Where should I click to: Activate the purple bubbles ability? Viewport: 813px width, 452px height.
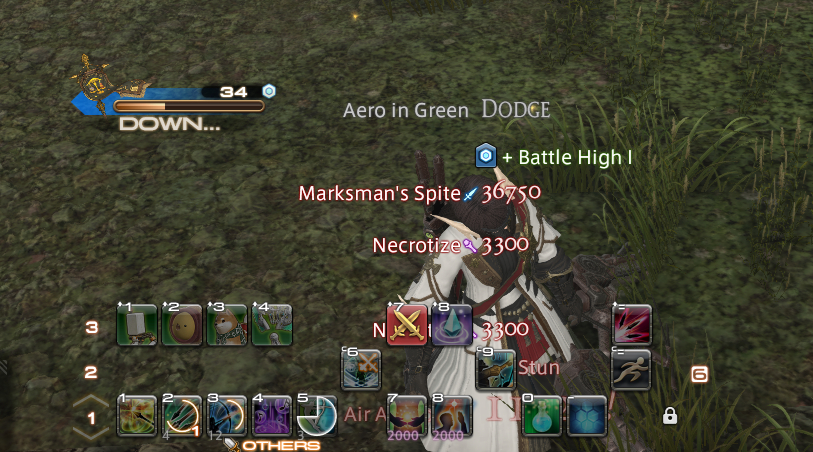pyautogui.click(x=271, y=415)
